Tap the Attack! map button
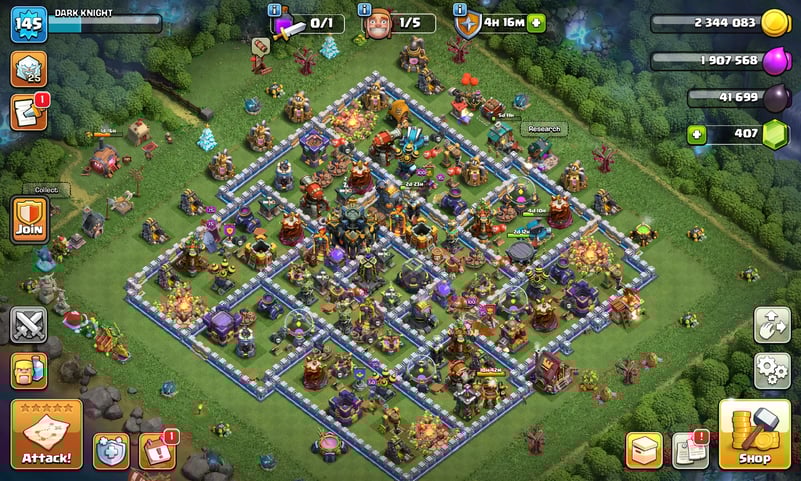Viewport: 801px width, 481px height. click(46, 435)
